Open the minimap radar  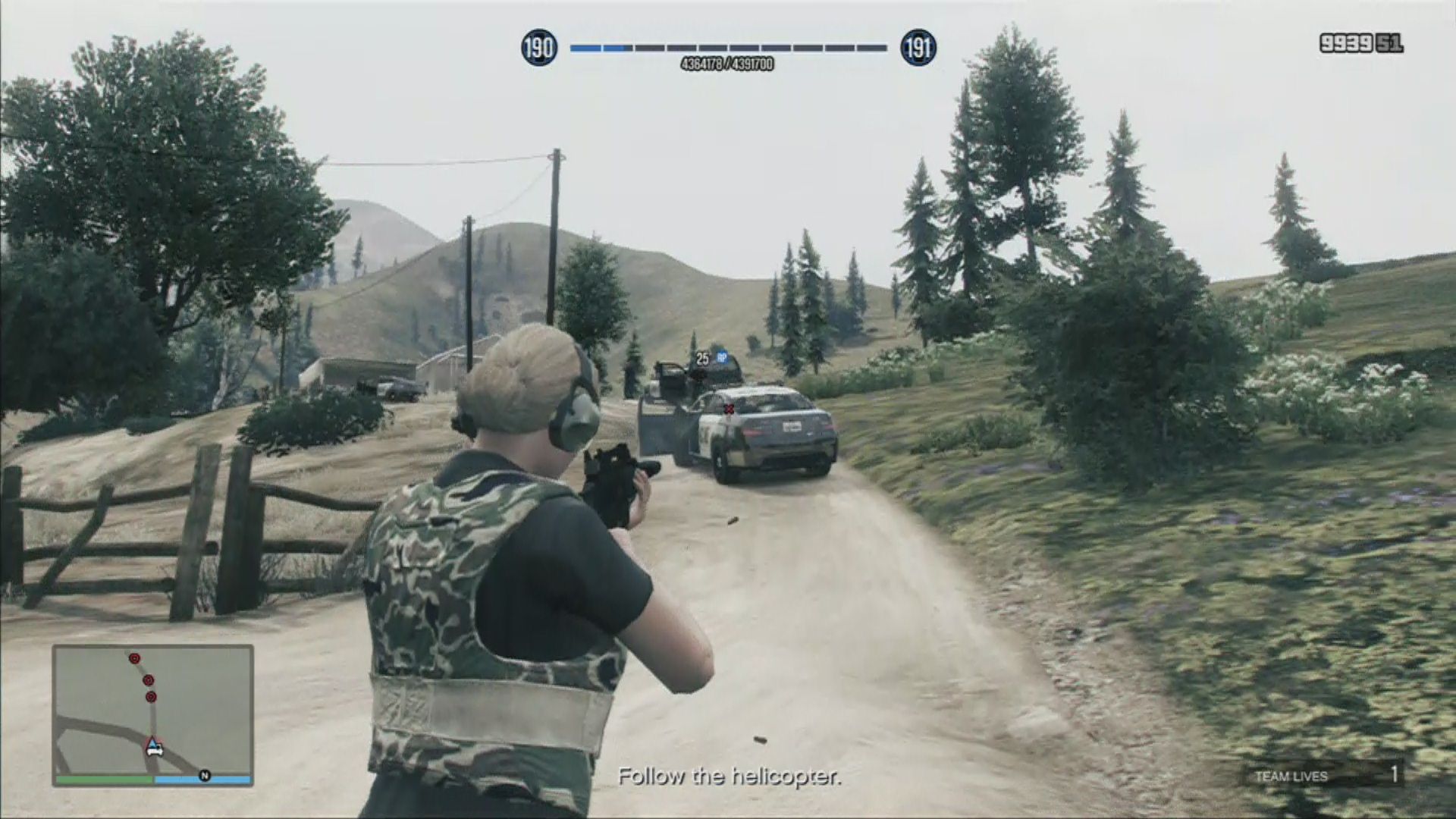[x=152, y=713]
